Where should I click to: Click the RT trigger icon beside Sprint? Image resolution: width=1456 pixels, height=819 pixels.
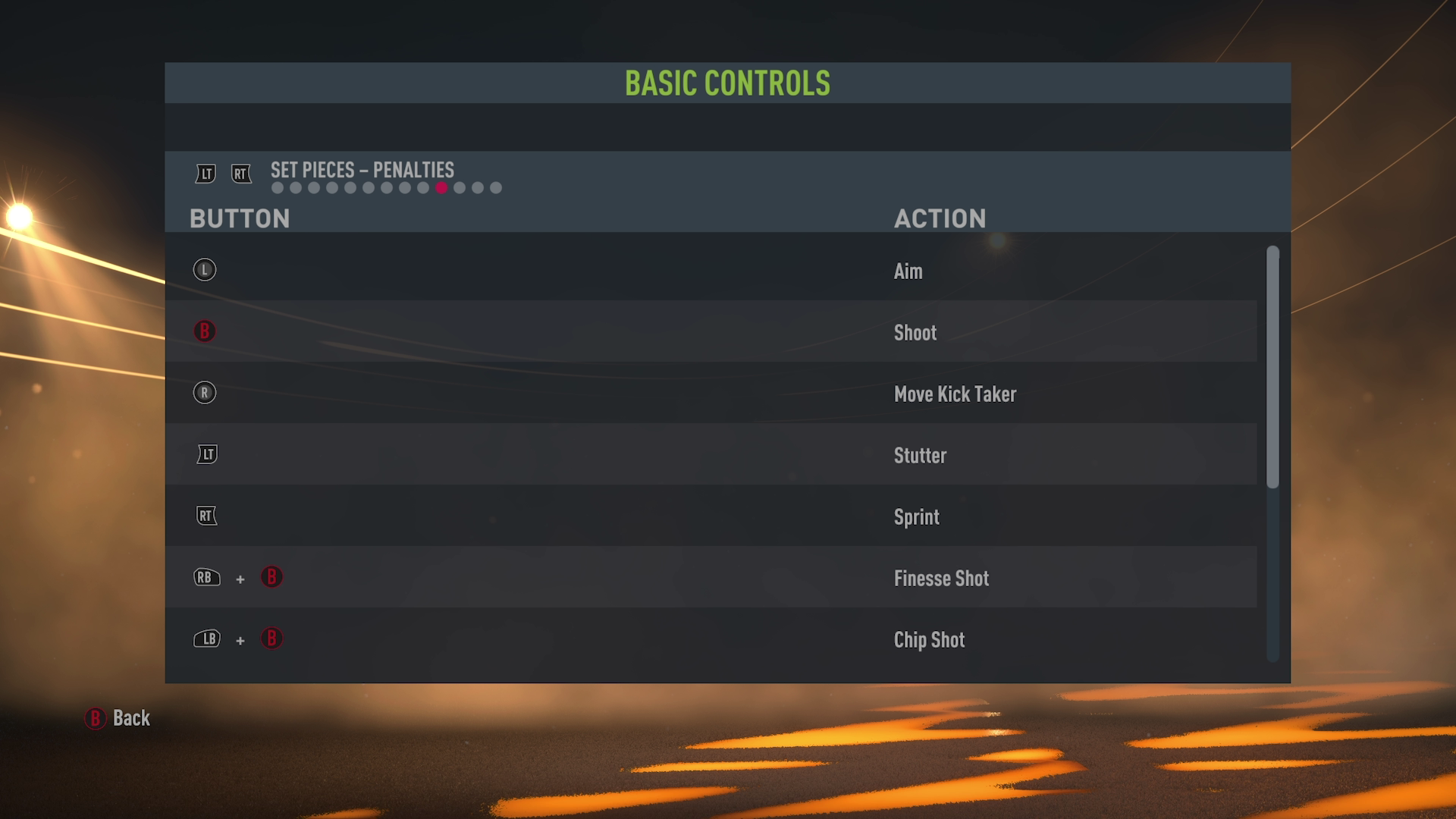pyautogui.click(x=206, y=516)
